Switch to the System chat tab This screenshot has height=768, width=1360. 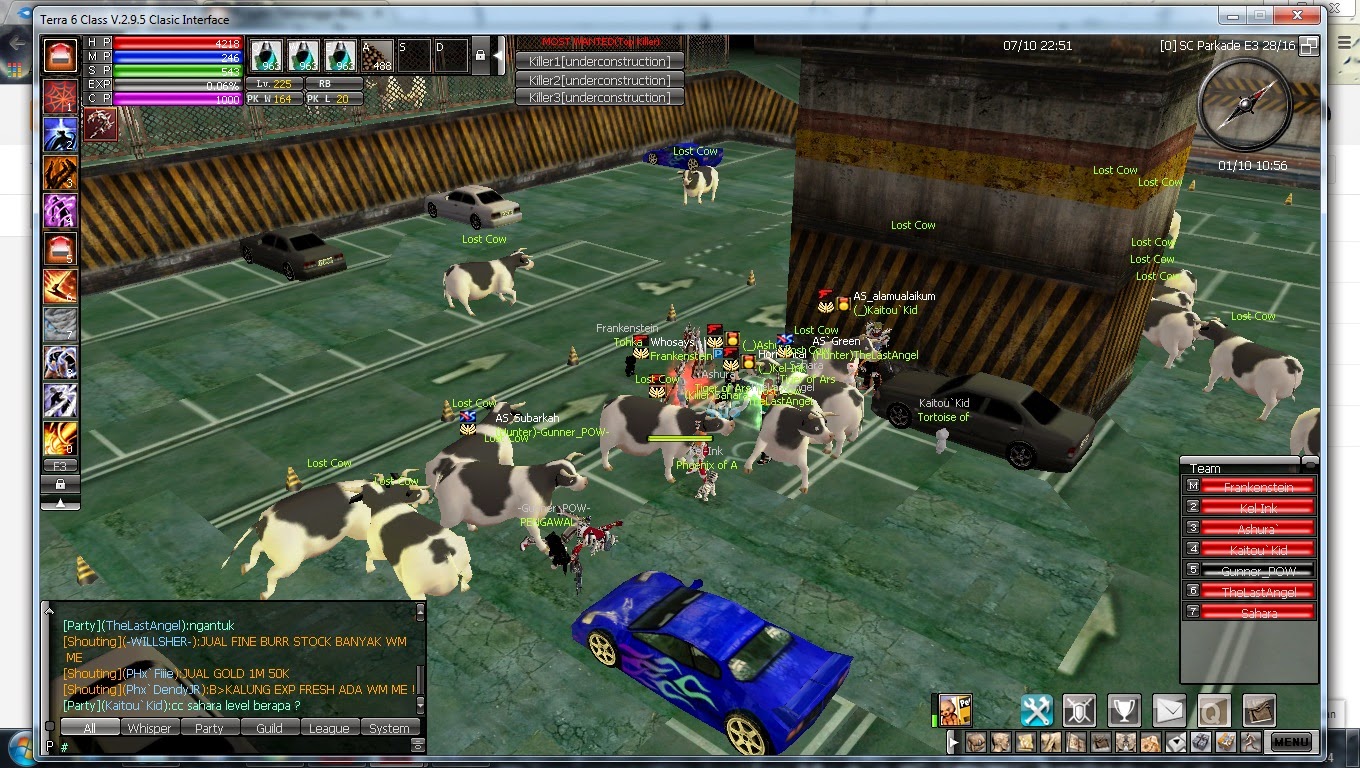coord(390,728)
